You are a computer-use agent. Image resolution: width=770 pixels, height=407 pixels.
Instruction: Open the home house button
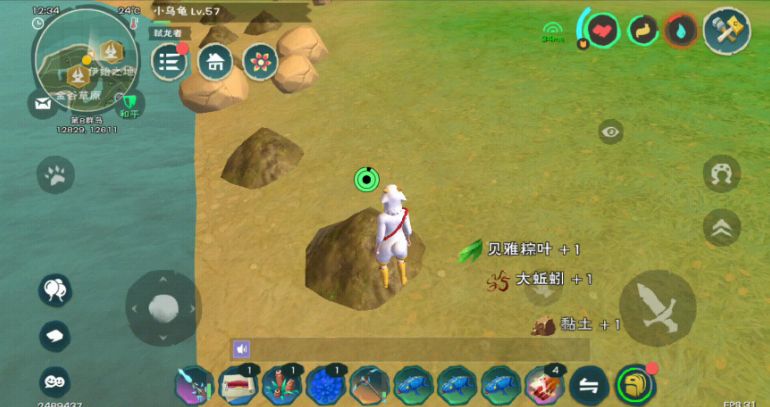tap(214, 62)
